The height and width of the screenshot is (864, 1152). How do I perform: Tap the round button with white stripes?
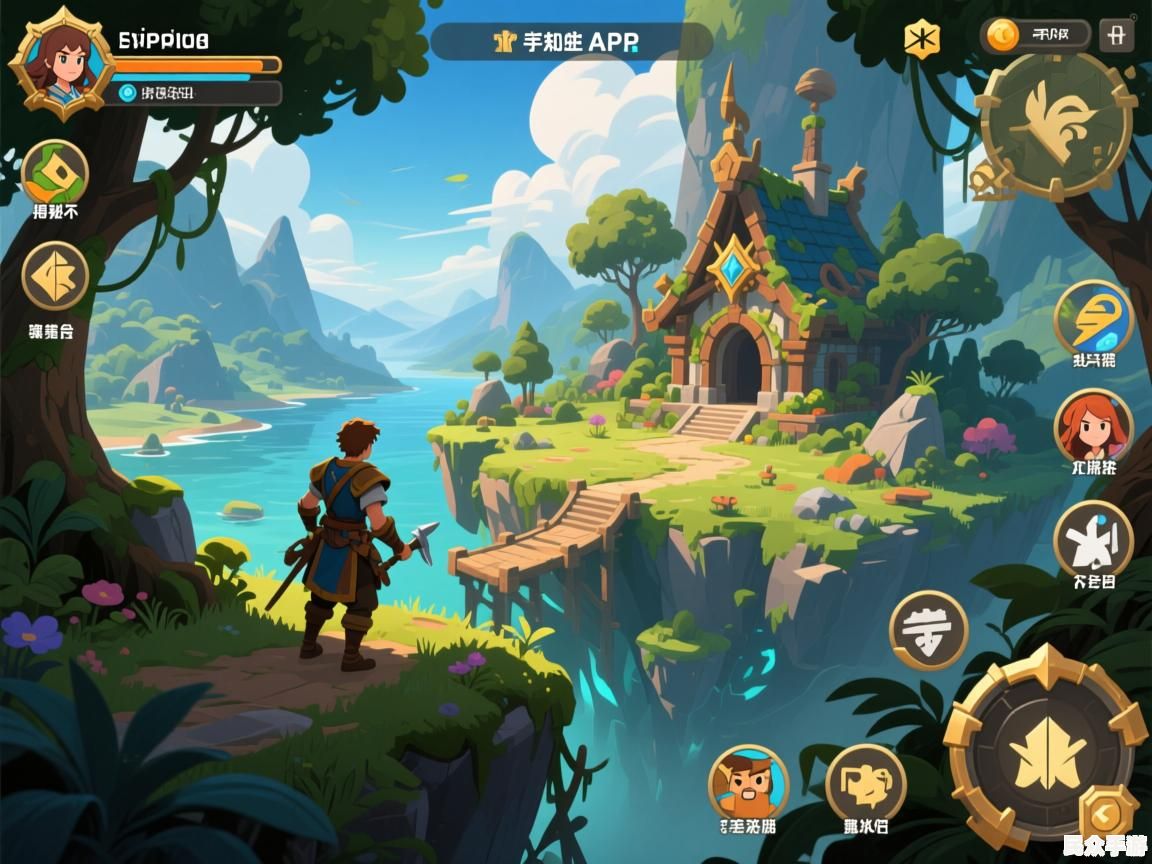[x=928, y=629]
